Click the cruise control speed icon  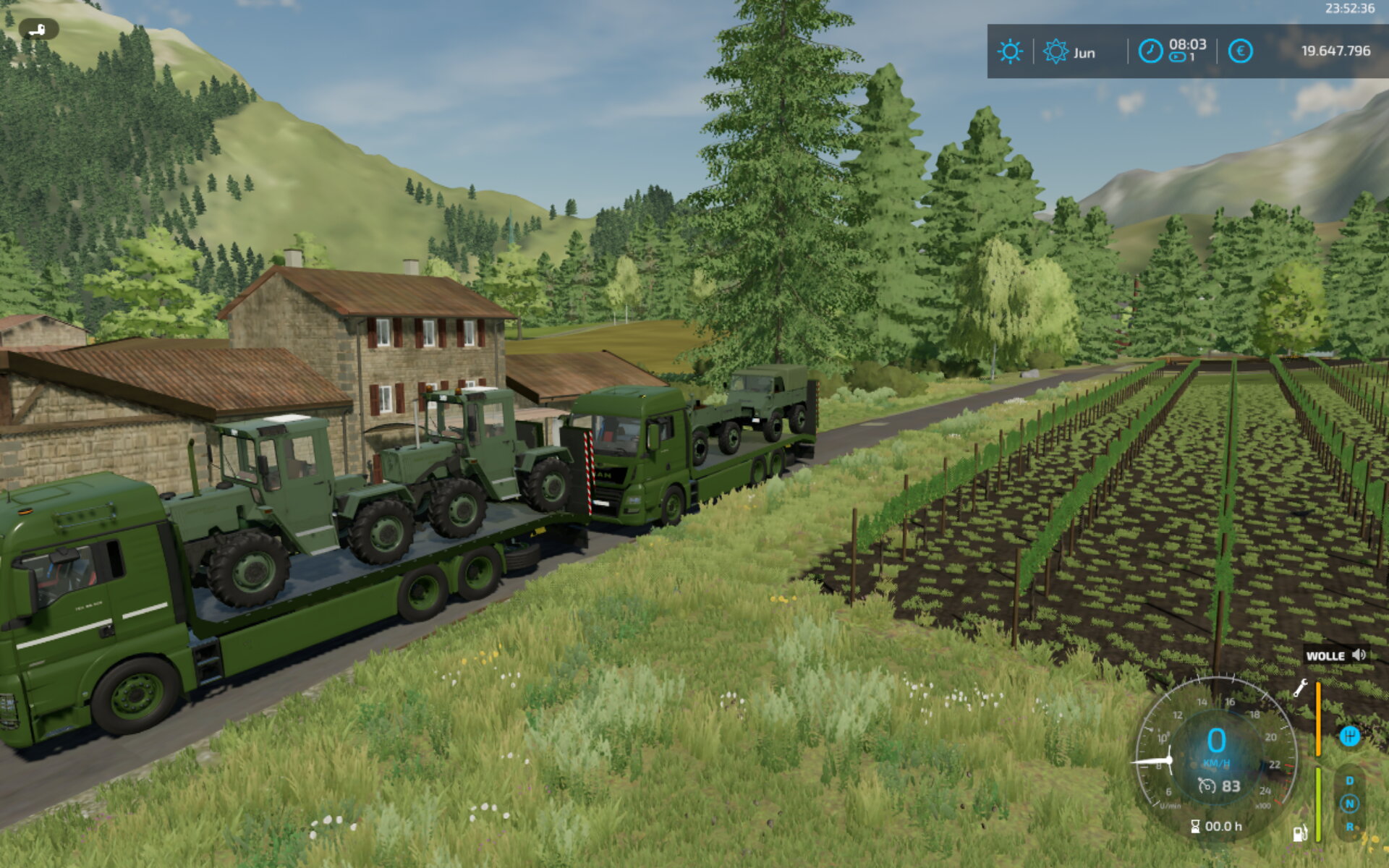tap(1206, 786)
